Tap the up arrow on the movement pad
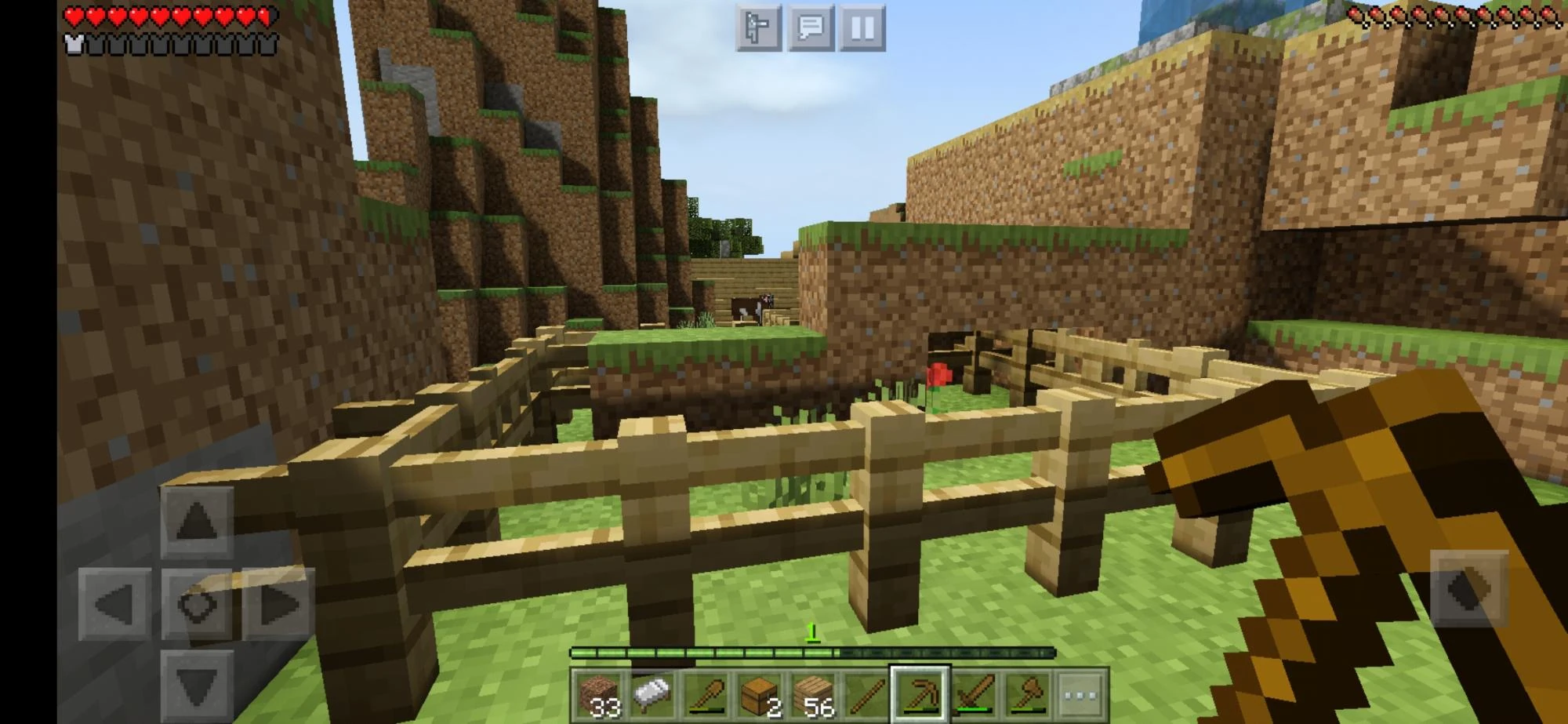 point(198,518)
